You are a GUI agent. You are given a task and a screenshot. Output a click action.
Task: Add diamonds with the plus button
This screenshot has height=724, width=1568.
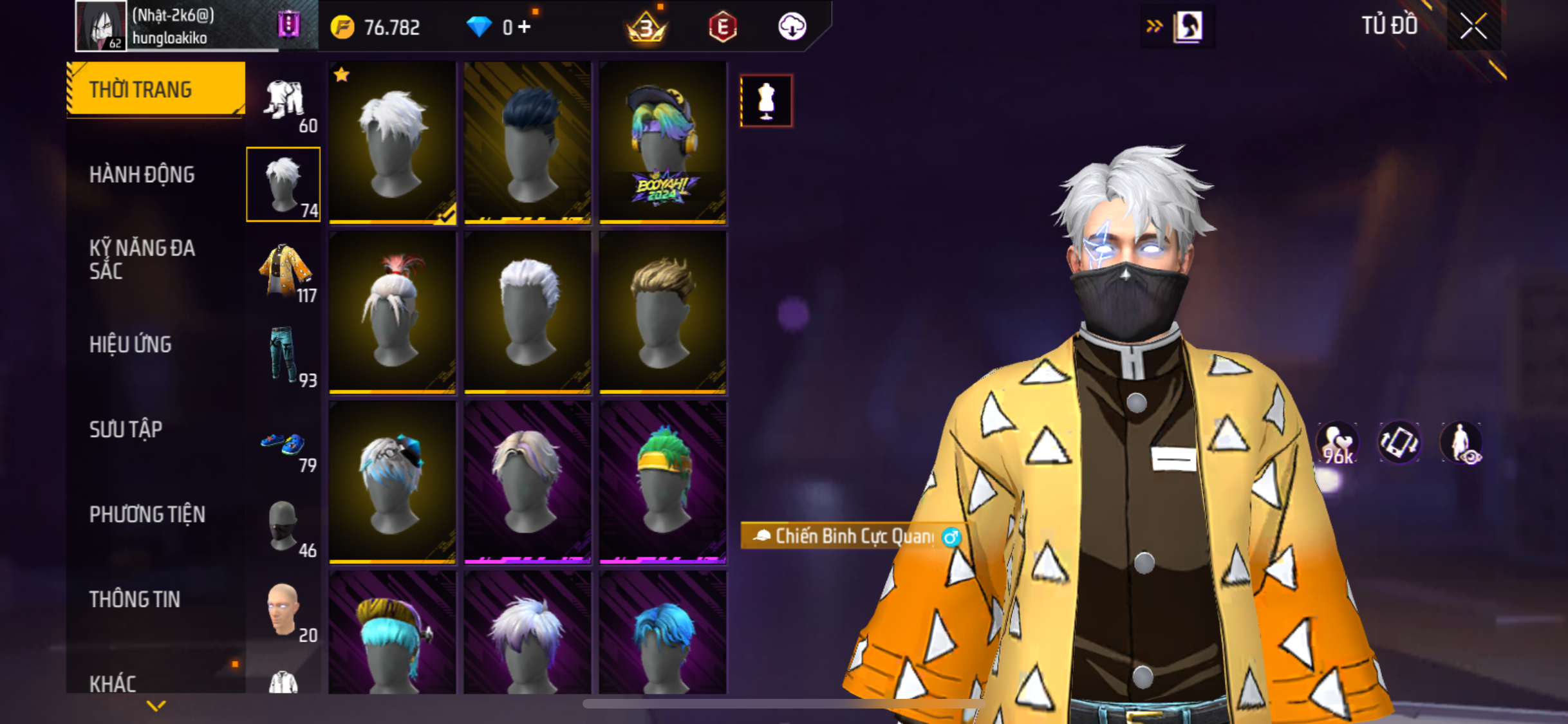tap(525, 27)
